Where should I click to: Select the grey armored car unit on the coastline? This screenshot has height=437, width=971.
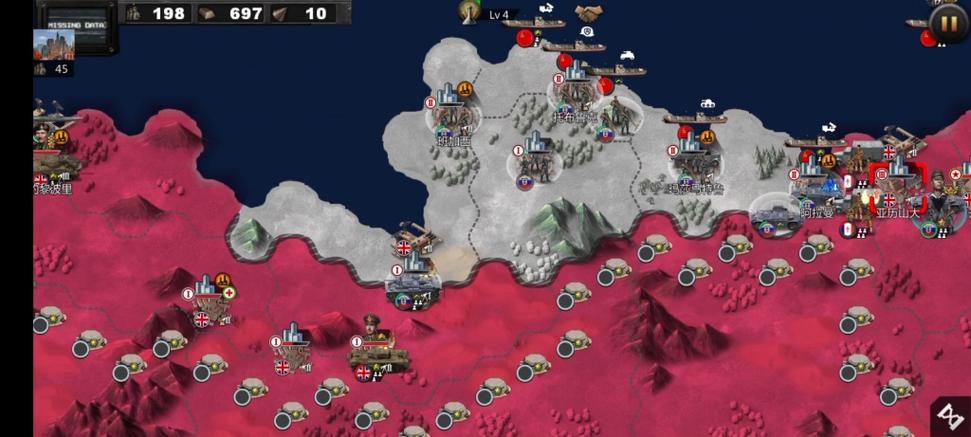[774, 214]
